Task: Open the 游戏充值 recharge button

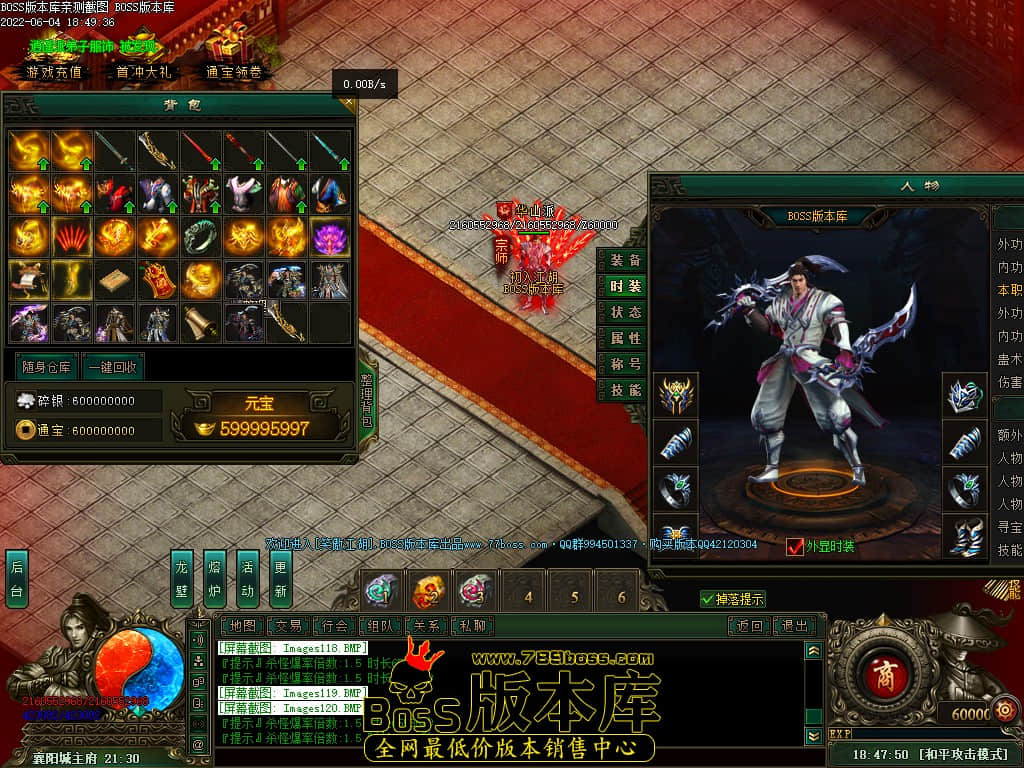Action: 55,72
